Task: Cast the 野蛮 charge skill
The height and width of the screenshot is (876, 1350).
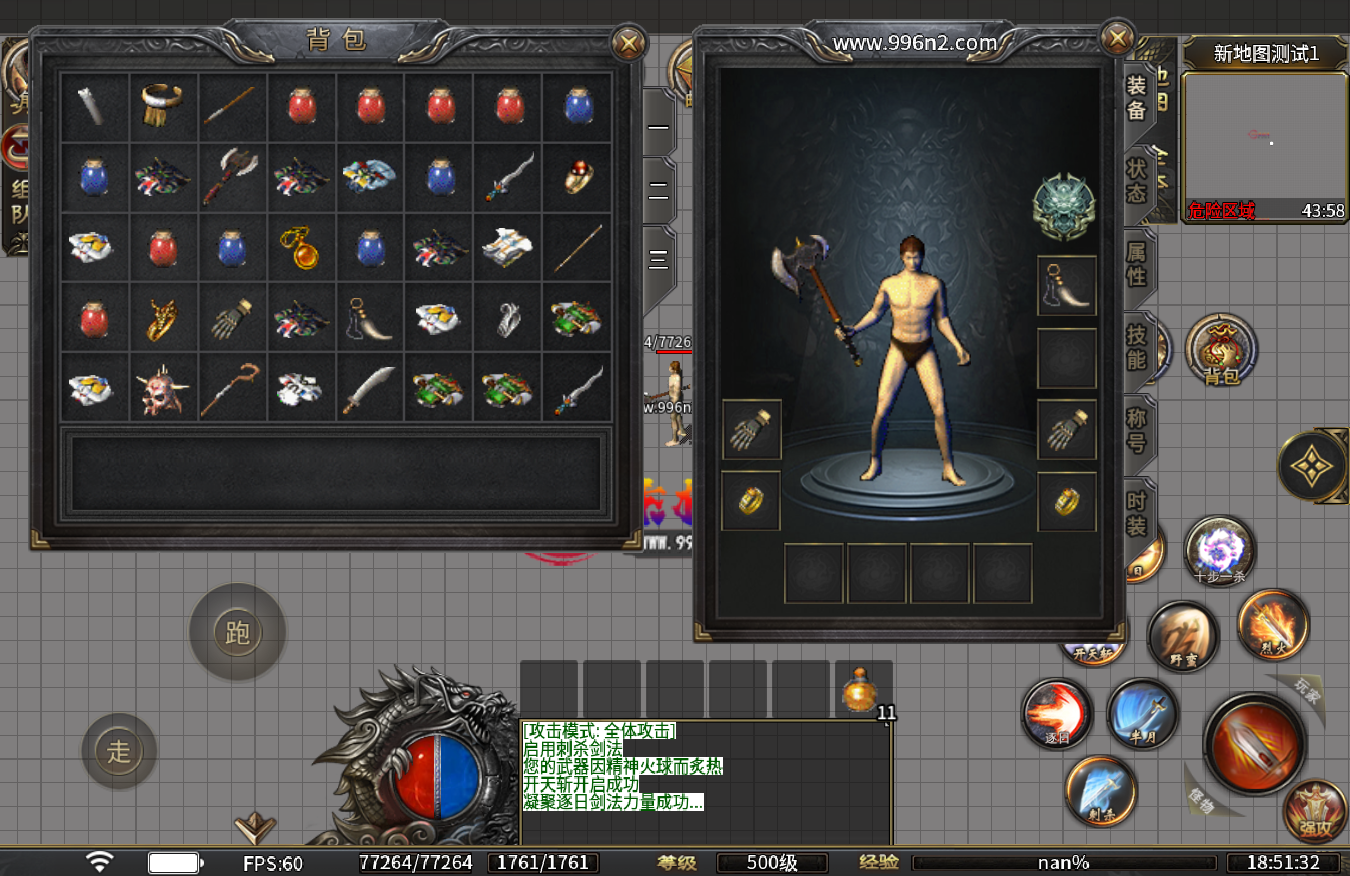Action: pos(1183,637)
